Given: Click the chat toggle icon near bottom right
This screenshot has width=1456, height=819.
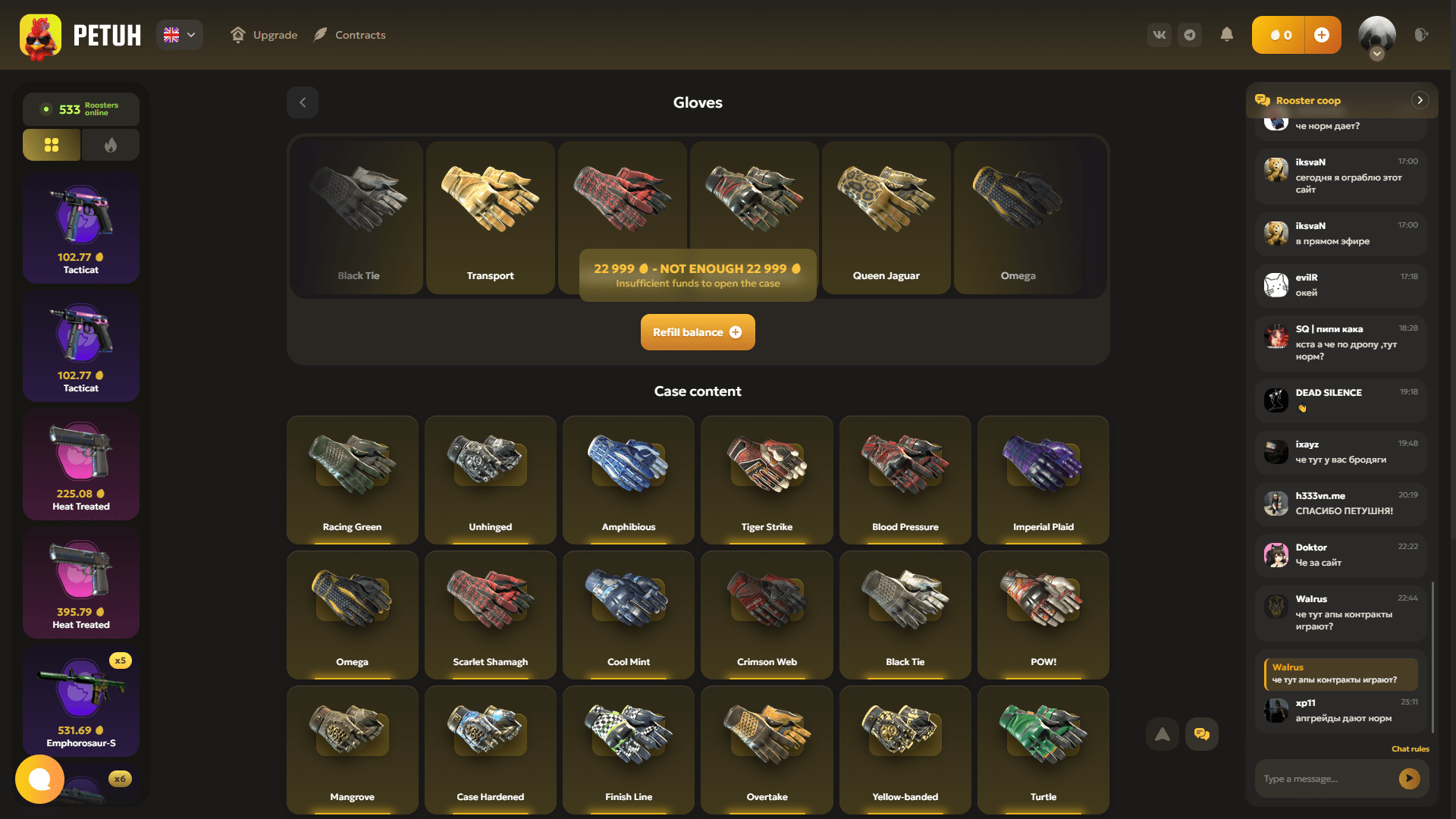Looking at the screenshot, I should pos(1202,733).
